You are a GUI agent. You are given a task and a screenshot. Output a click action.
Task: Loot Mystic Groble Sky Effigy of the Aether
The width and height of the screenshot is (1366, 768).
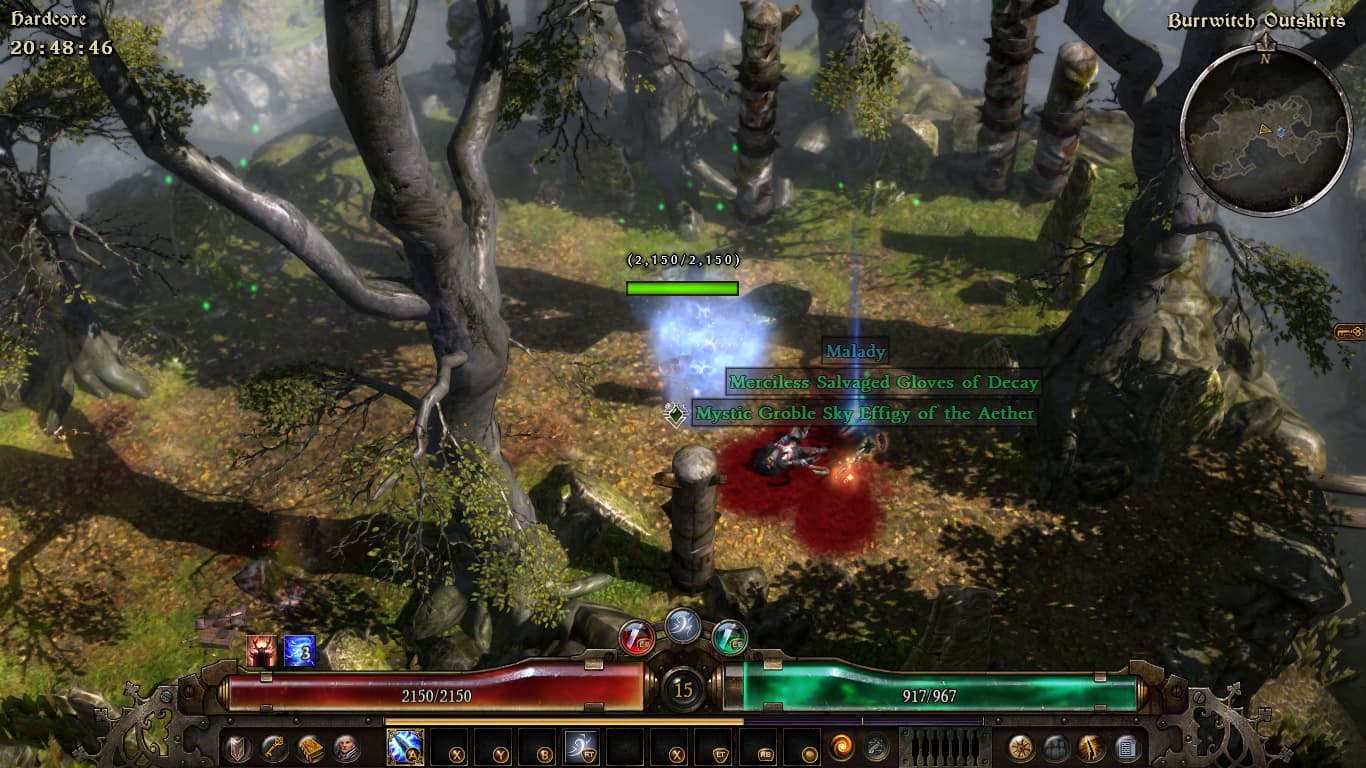(x=864, y=413)
